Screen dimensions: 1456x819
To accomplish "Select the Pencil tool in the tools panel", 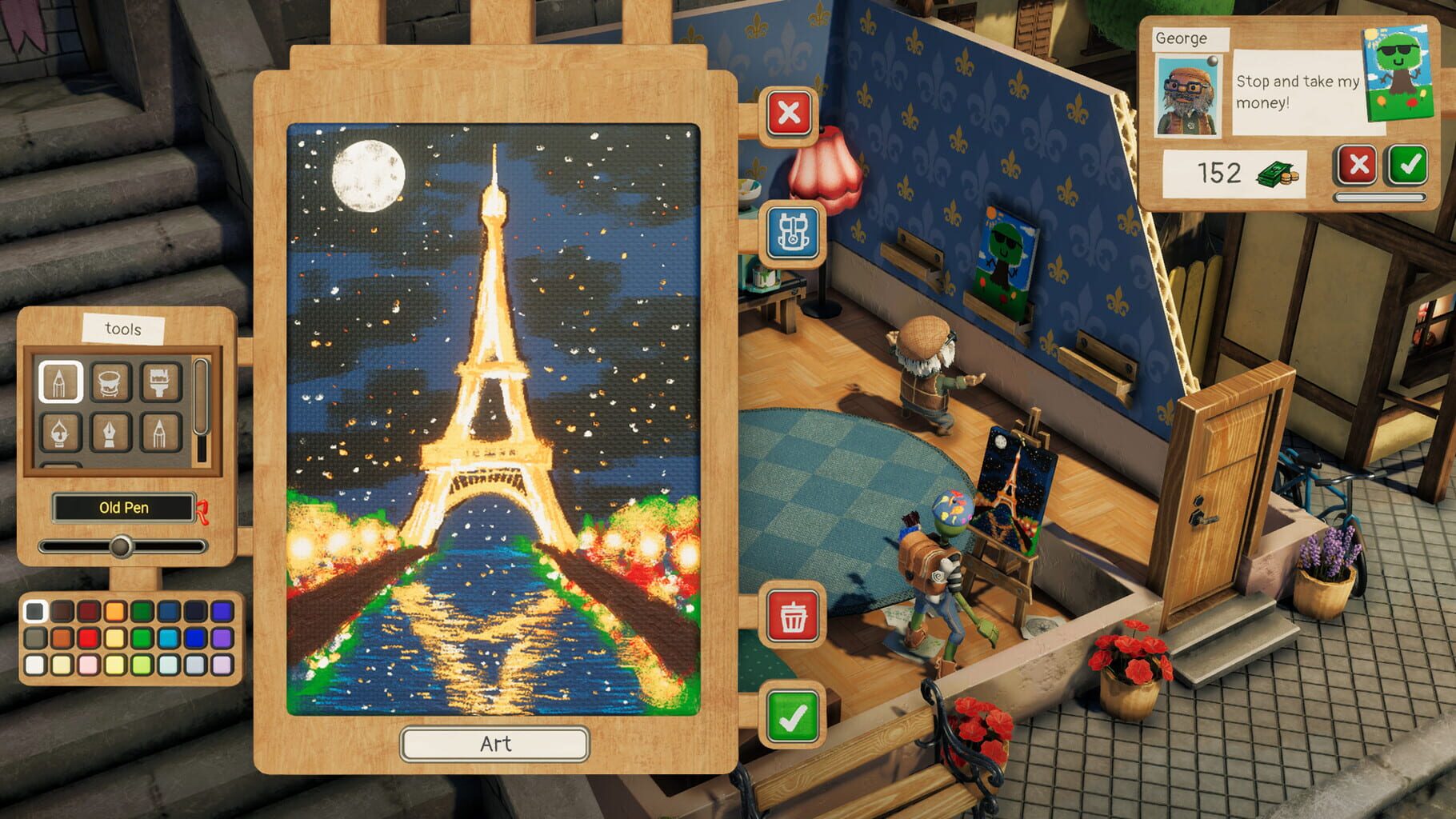I will 61,382.
